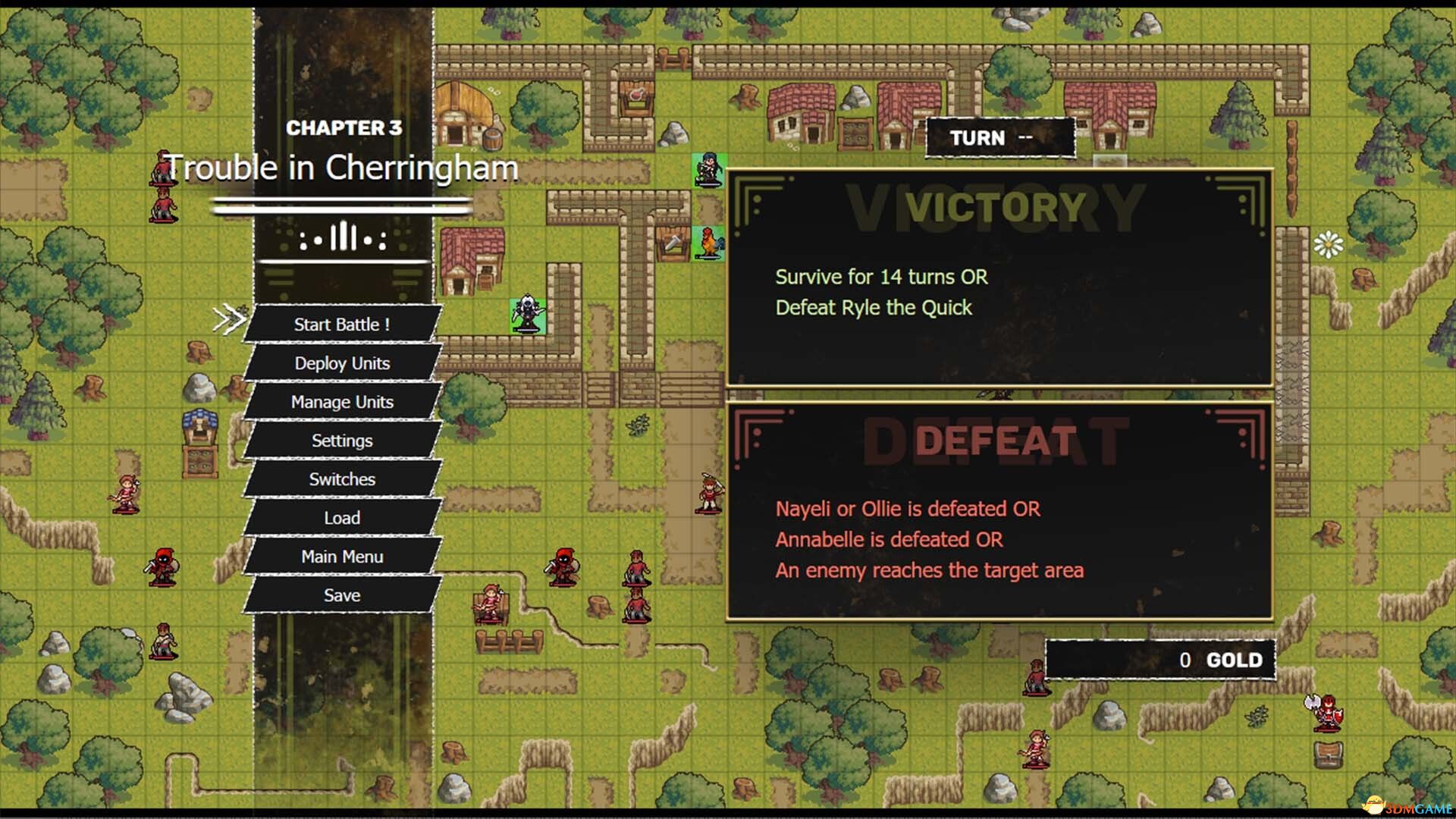This screenshot has height=819, width=1456.
Task: Click the Start Battle! button
Action: [341, 324]
